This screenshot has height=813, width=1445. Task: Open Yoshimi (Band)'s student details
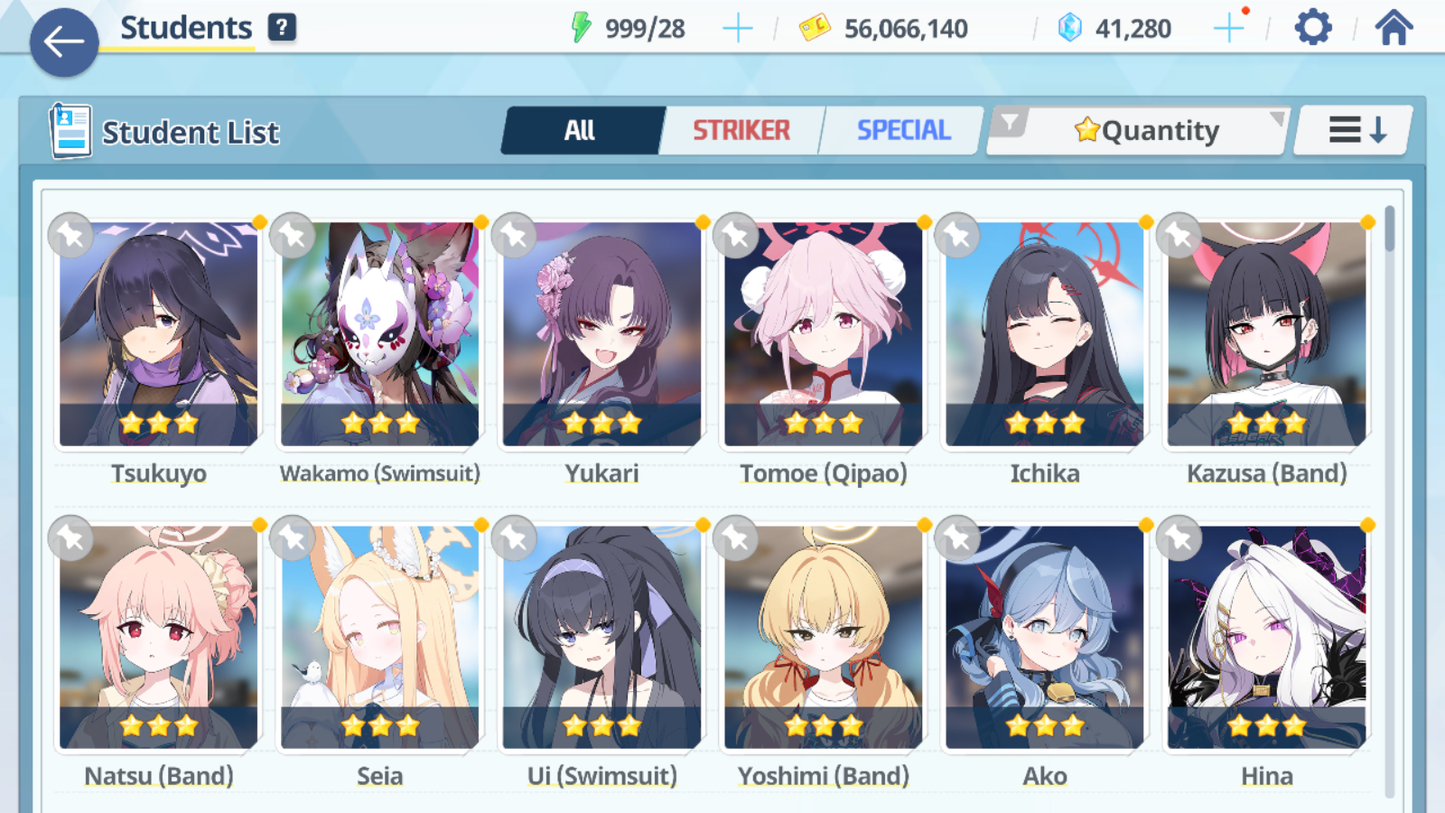(822, 640)
